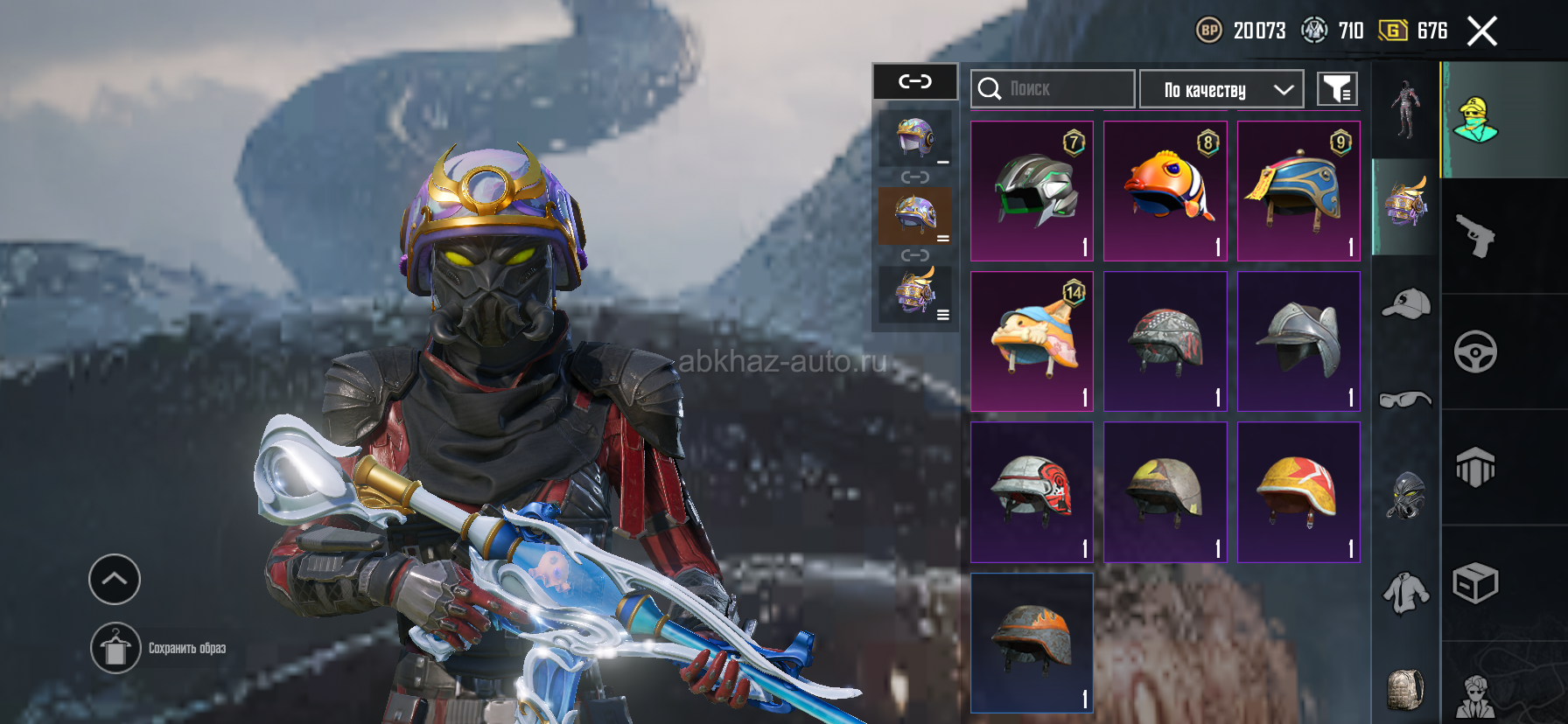Choose the steel knight helmet

(1298, 341)
